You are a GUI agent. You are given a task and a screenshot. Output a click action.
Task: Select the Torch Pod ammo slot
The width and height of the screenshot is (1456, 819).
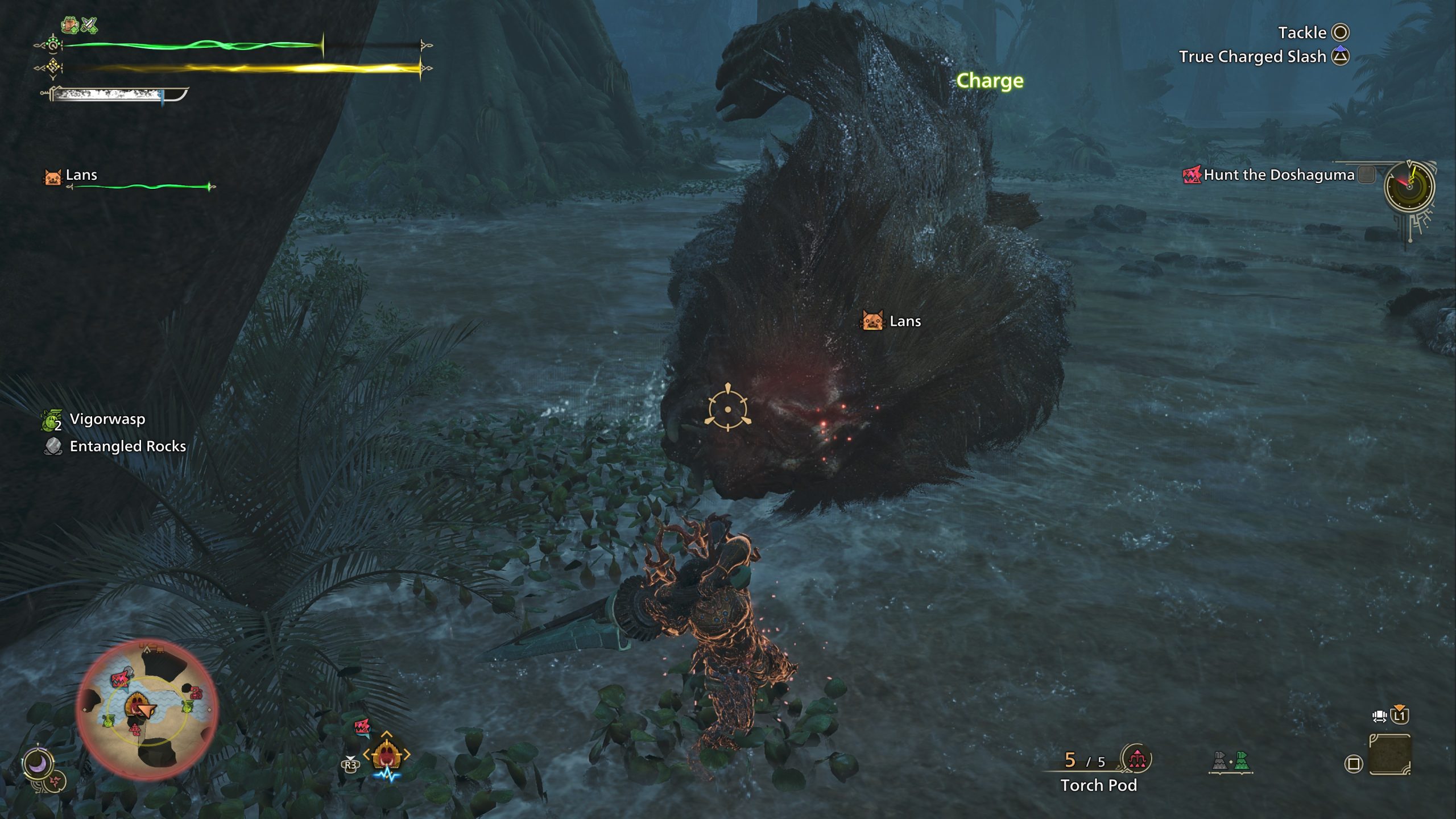pyautogui.click(x=1098, y=785)
